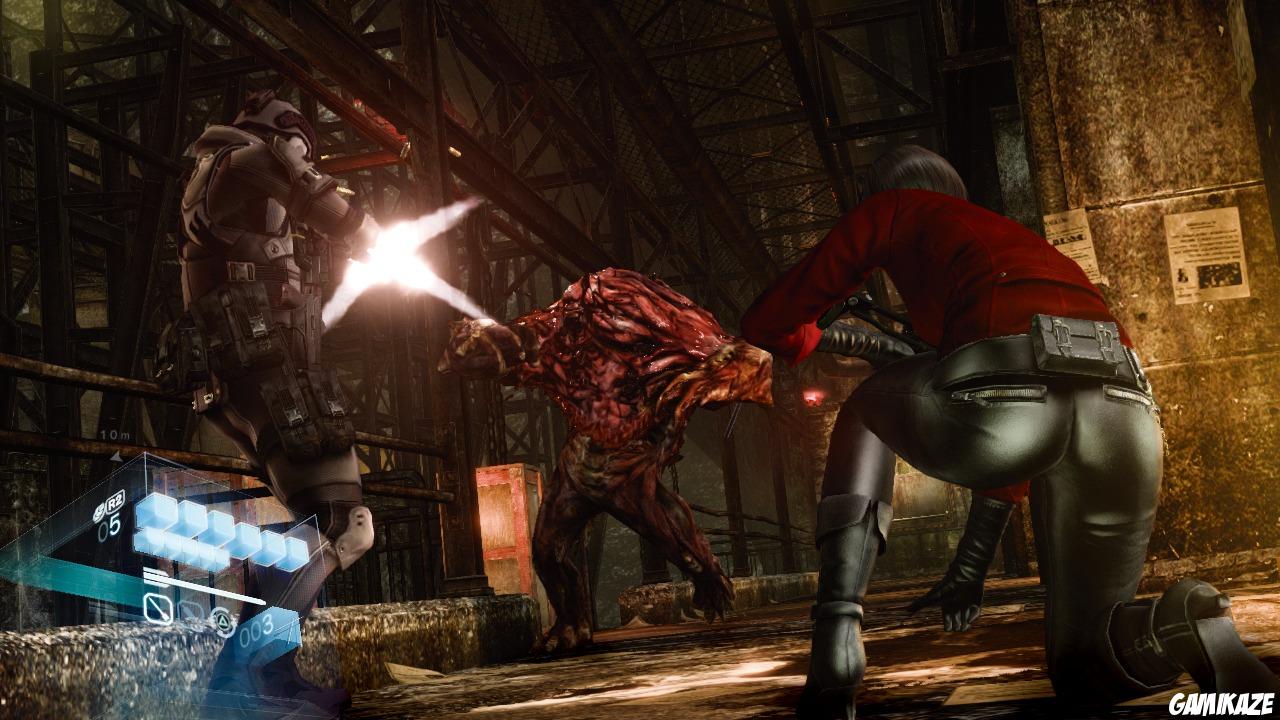Toggle the dimmed secondary weapon slot
This screenshot has width=1280, height=720.
point(190,611)
